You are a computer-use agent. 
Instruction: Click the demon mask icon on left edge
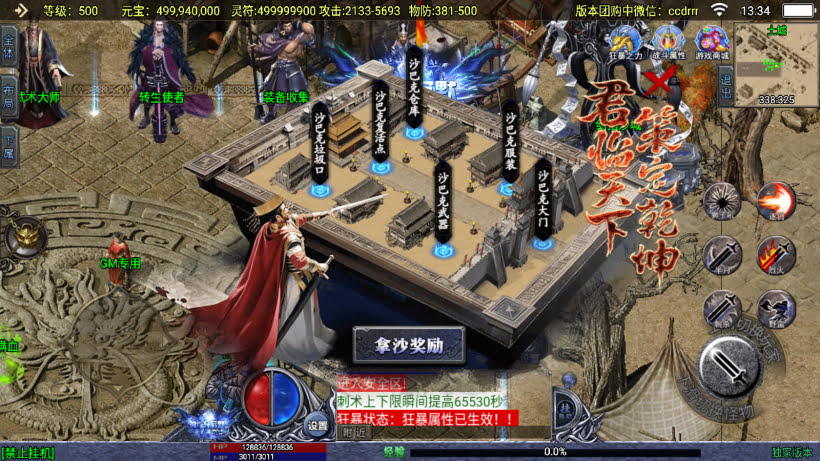(x=24, y=238)
